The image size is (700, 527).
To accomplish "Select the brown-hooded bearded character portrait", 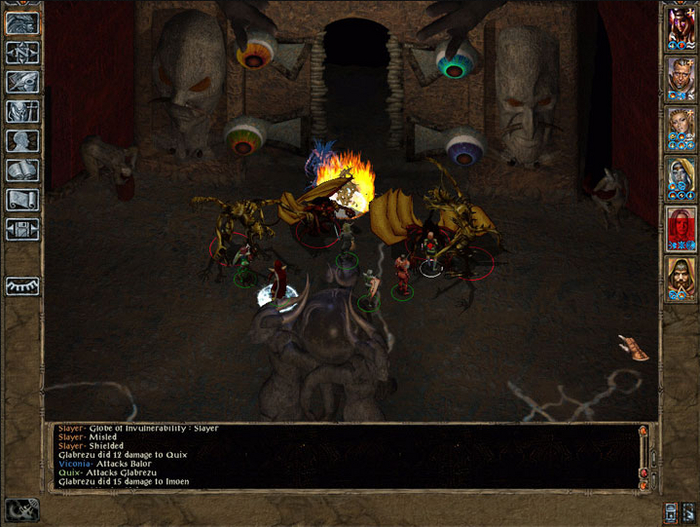I will pos(680,279).
